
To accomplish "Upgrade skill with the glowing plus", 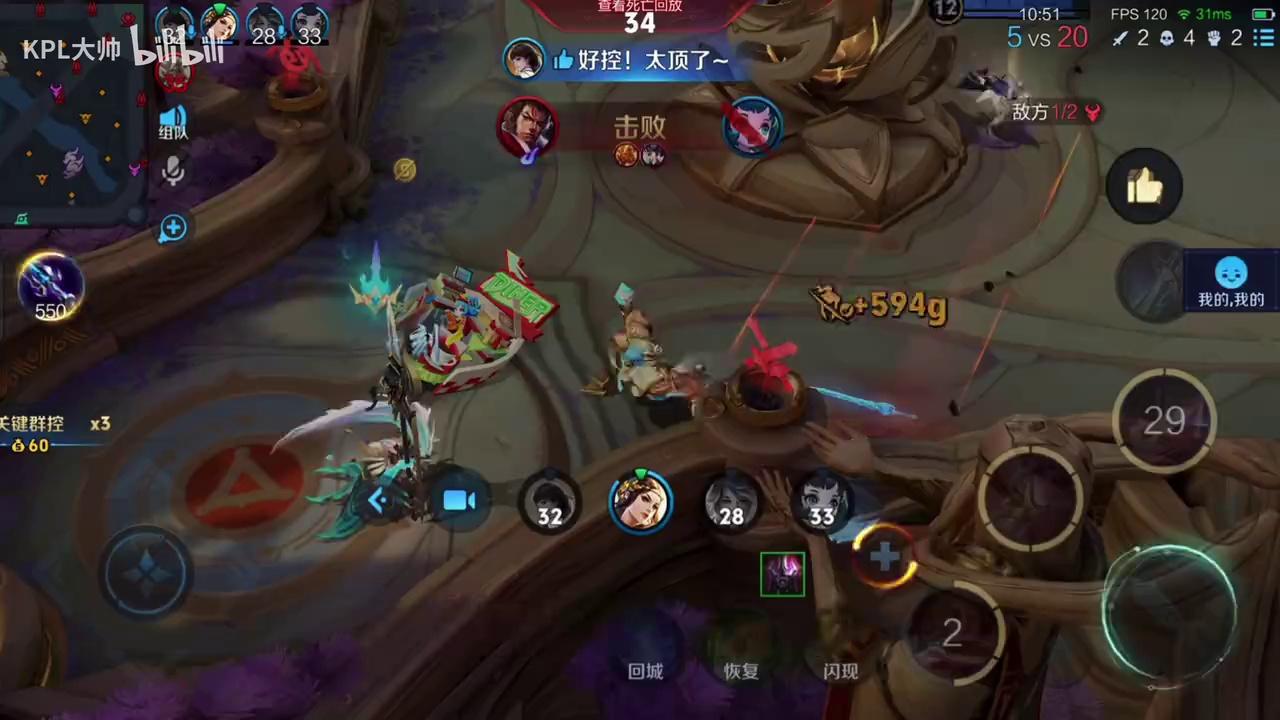I will [x=884, y=556].
